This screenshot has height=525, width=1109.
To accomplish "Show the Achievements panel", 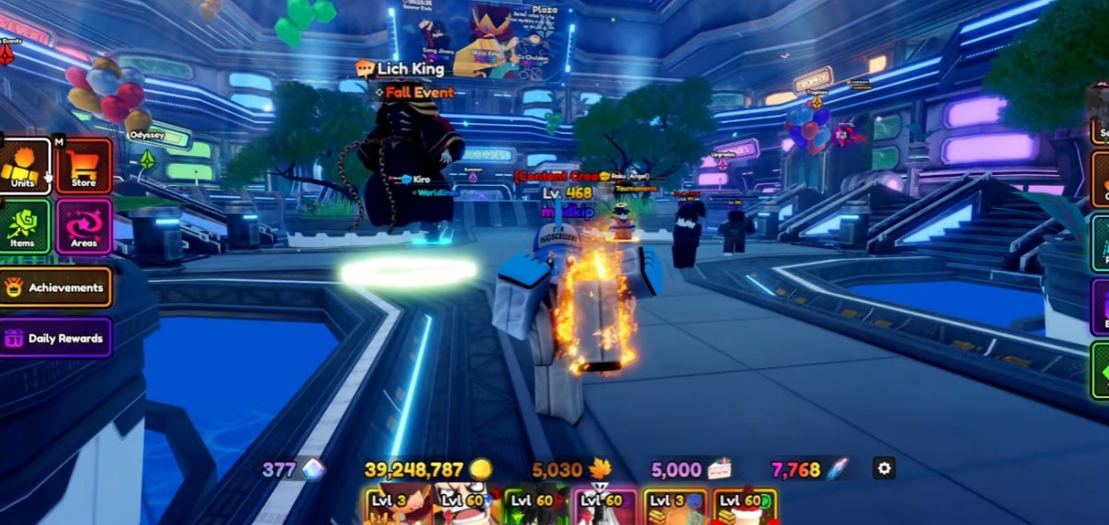I will pyautogui.click(x=56, y=287).
